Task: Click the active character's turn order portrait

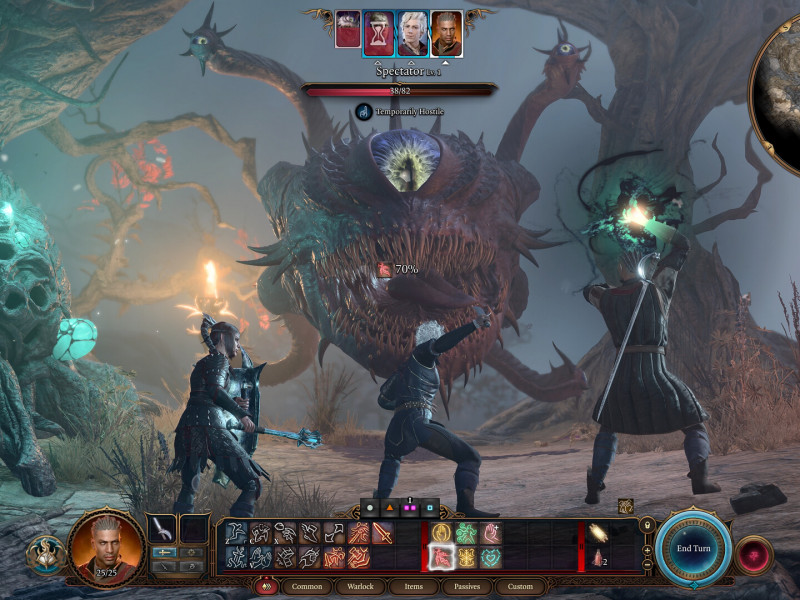Action: click(x=446, y=33)
